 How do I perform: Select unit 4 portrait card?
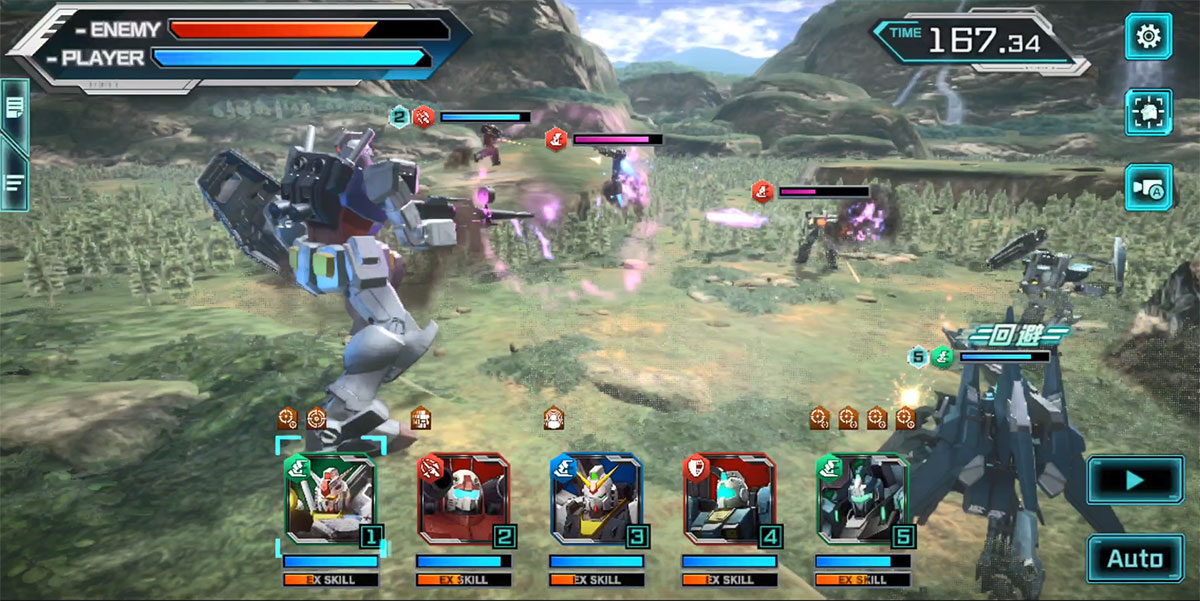pyautogui.click(x=729, y=499)
